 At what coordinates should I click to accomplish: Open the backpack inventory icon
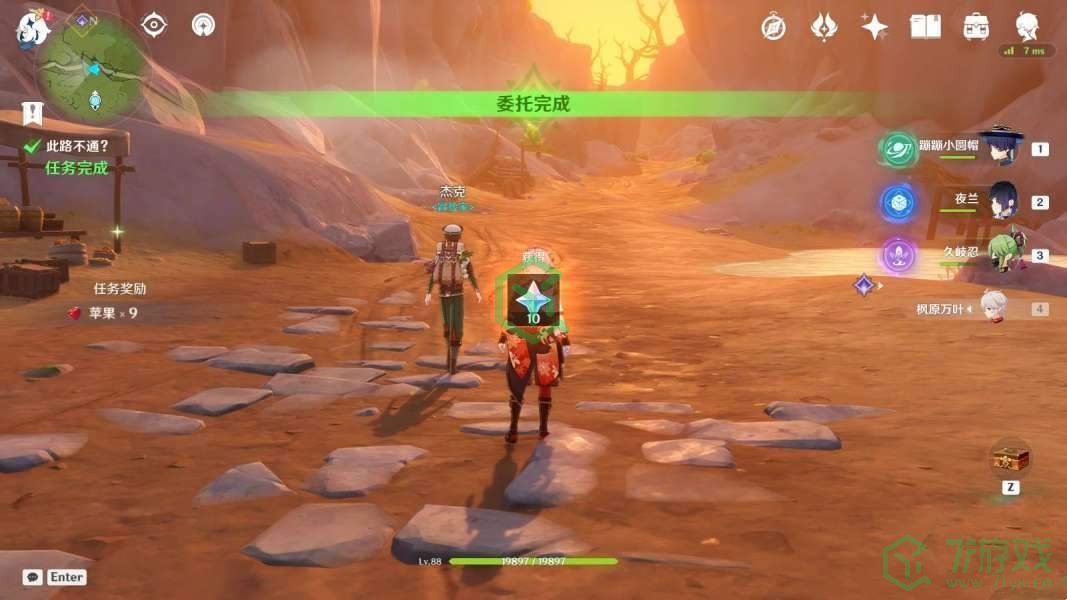click(x=976, y=27)
